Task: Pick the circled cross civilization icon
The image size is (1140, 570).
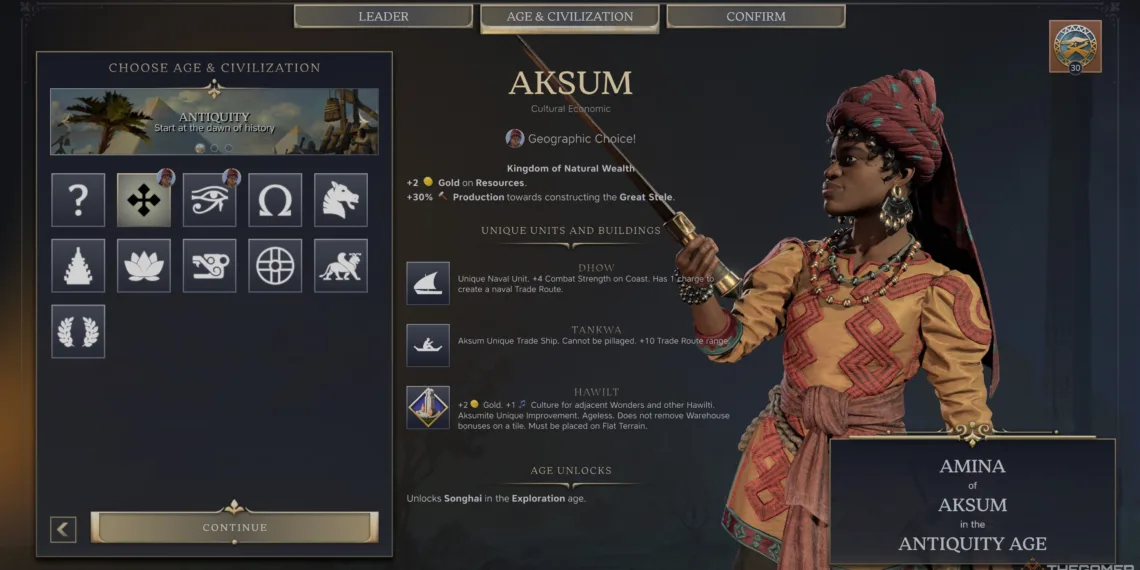Action: (x=275, y=266)
